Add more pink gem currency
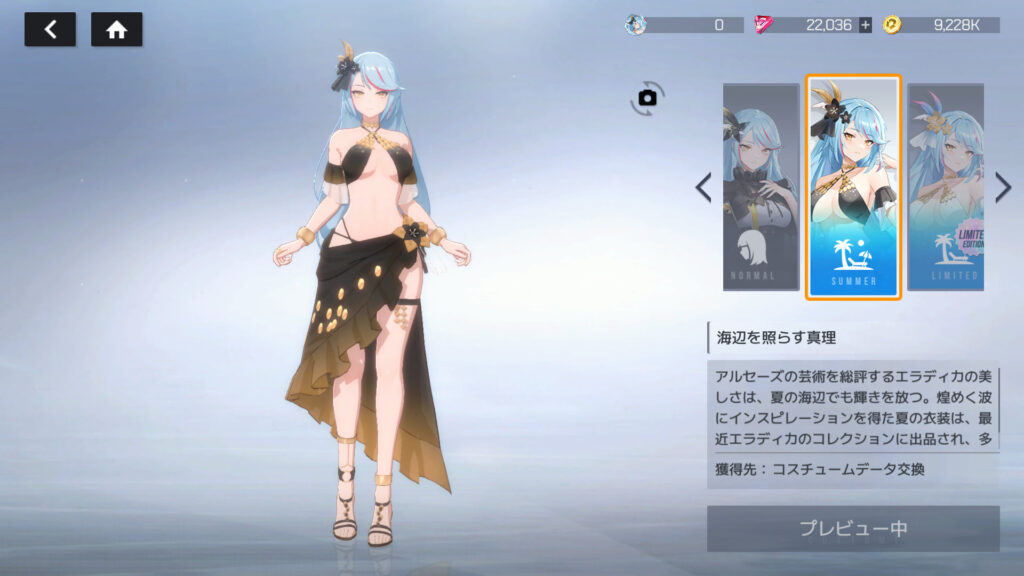 click(x=865, y=25)
